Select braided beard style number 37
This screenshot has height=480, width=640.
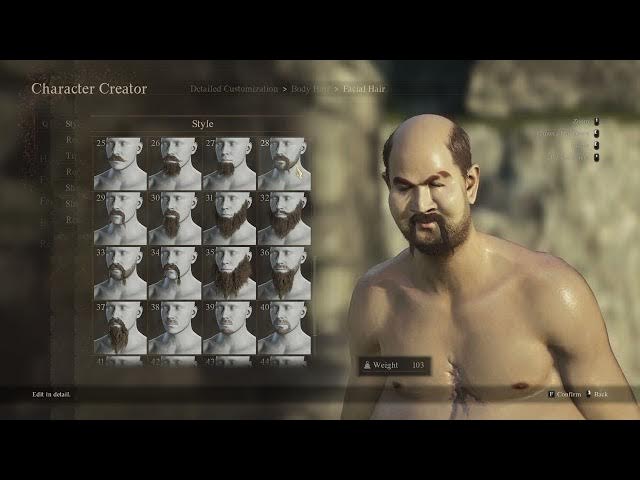(120, 327)
